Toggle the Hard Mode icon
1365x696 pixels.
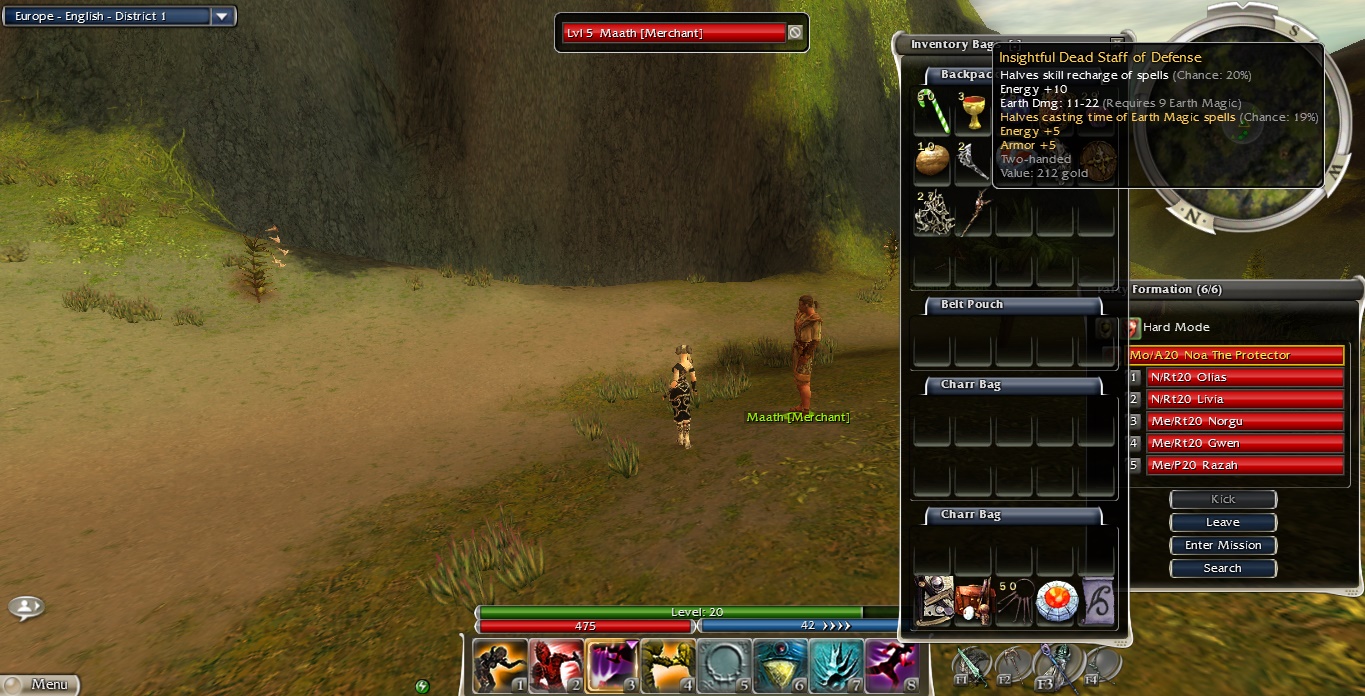click(x=1133, y=327)
